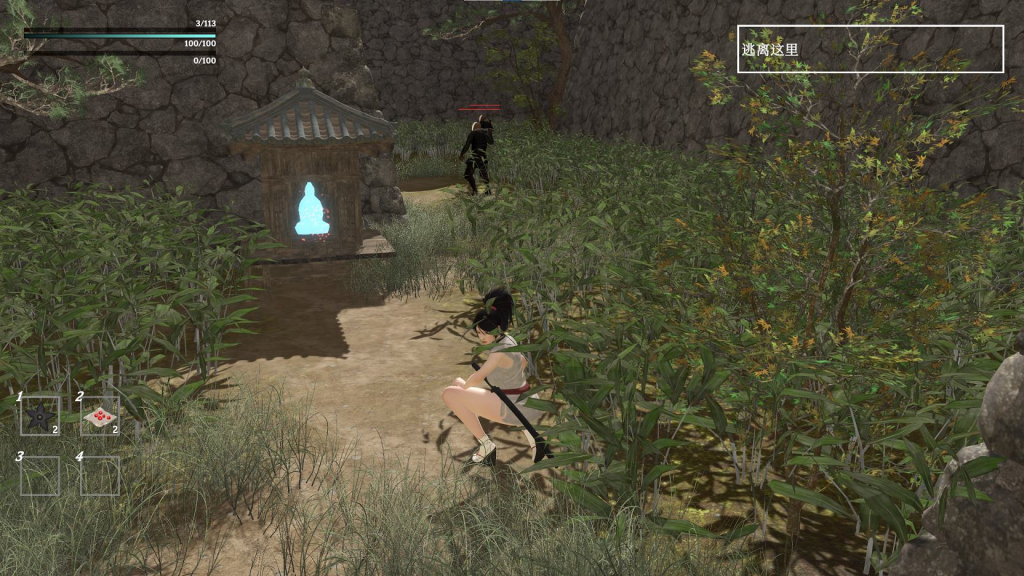Screen dimensions: 1024x576
Task: Click the empty slot numbered 4
Action: [100, 476]
